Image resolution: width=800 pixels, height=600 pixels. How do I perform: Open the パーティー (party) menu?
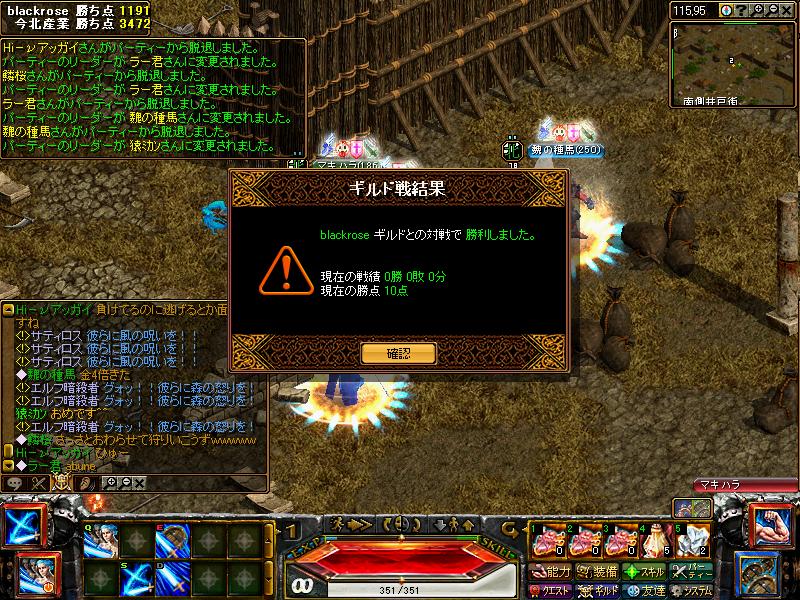coord(694,571)
